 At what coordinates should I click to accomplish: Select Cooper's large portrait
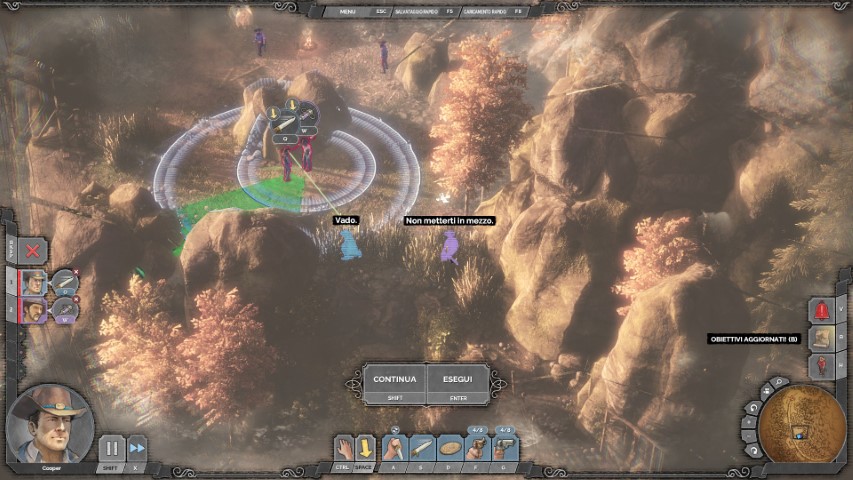click(50, 421)
